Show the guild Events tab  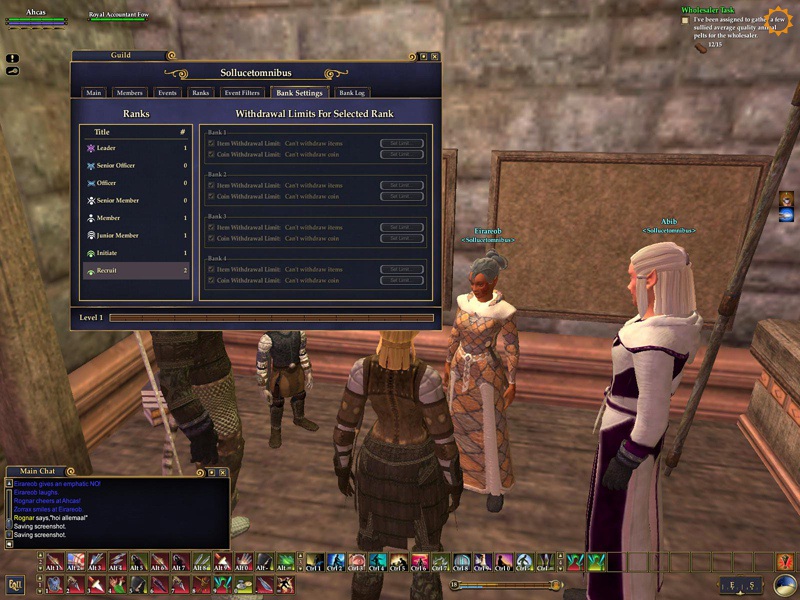(x=167, y=93)
